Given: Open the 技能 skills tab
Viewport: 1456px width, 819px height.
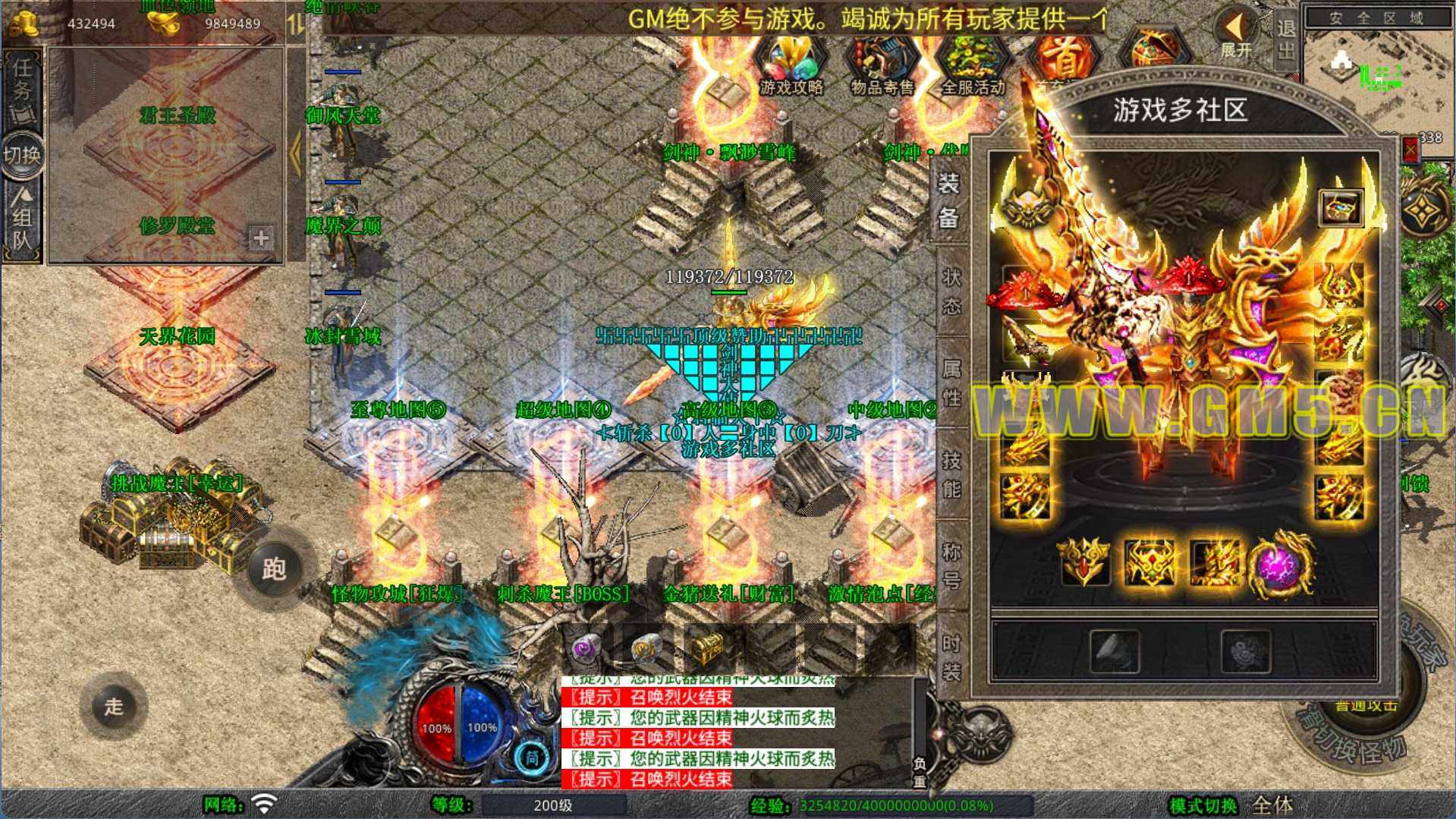Looking at the screenshot, I should point(951,474).
